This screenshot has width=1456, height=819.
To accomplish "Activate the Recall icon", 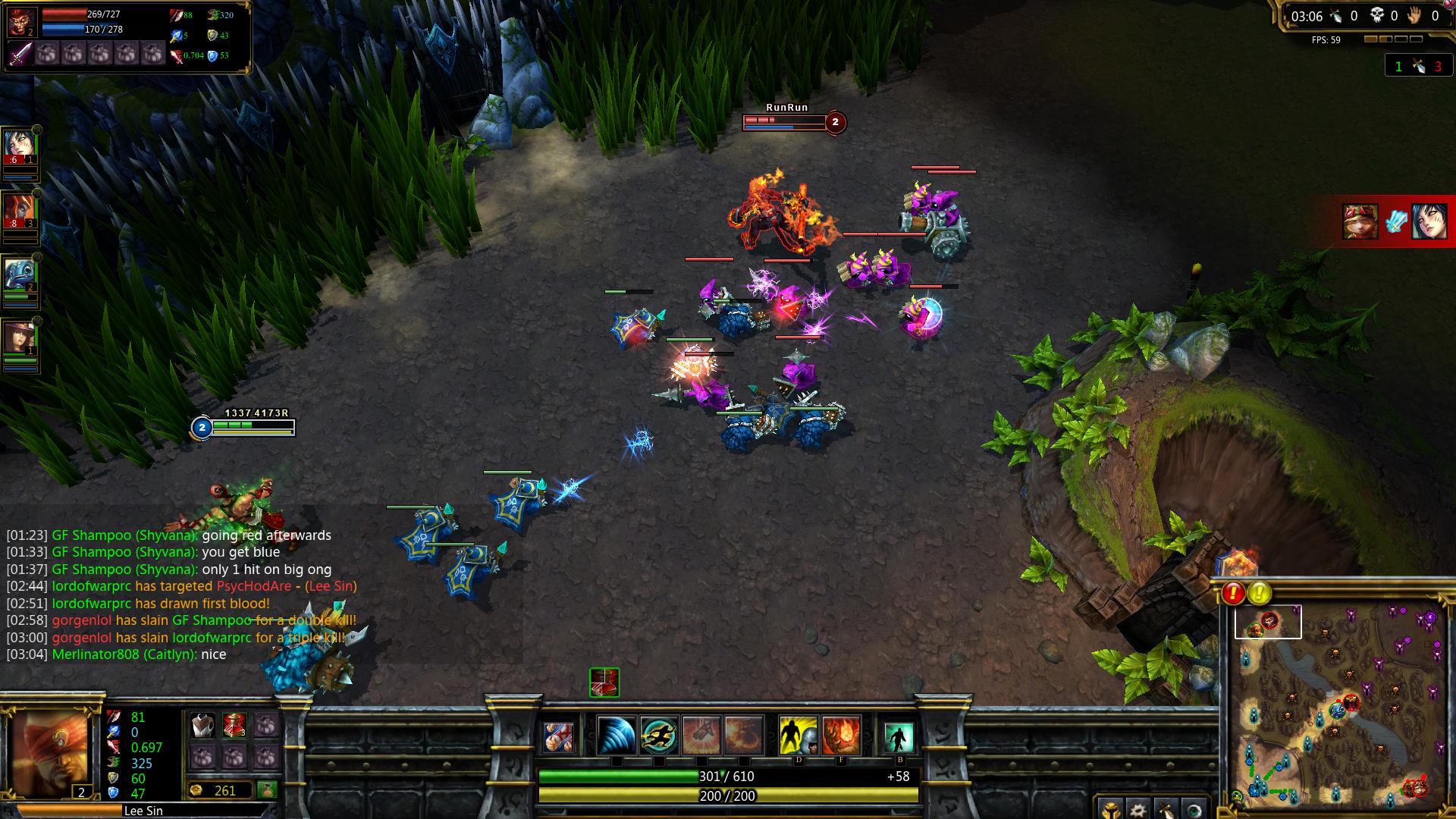I will click(x=899, y=736).
